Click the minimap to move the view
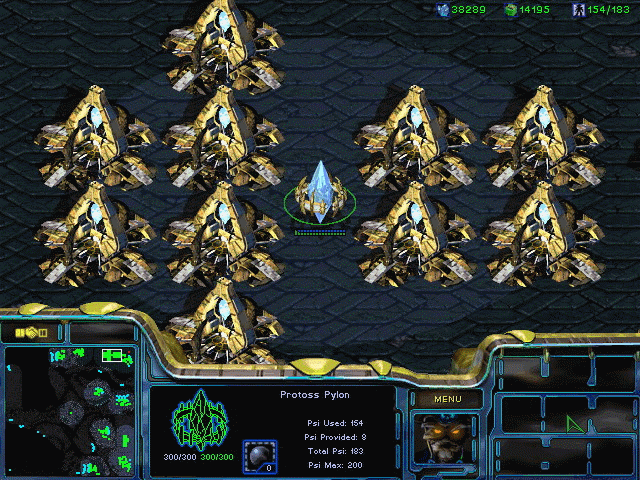 (x=68, y=410)
